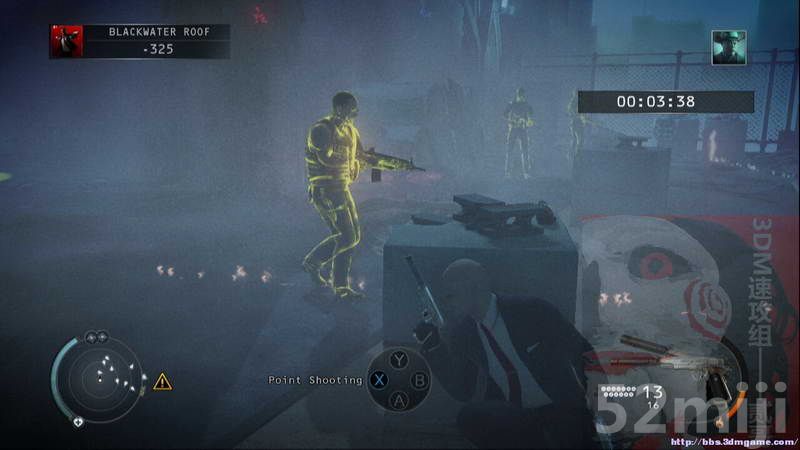This screenshot has height=450, width=800.
Task: Click the yellow warning triangle alert icon
Action: (162, 381)
